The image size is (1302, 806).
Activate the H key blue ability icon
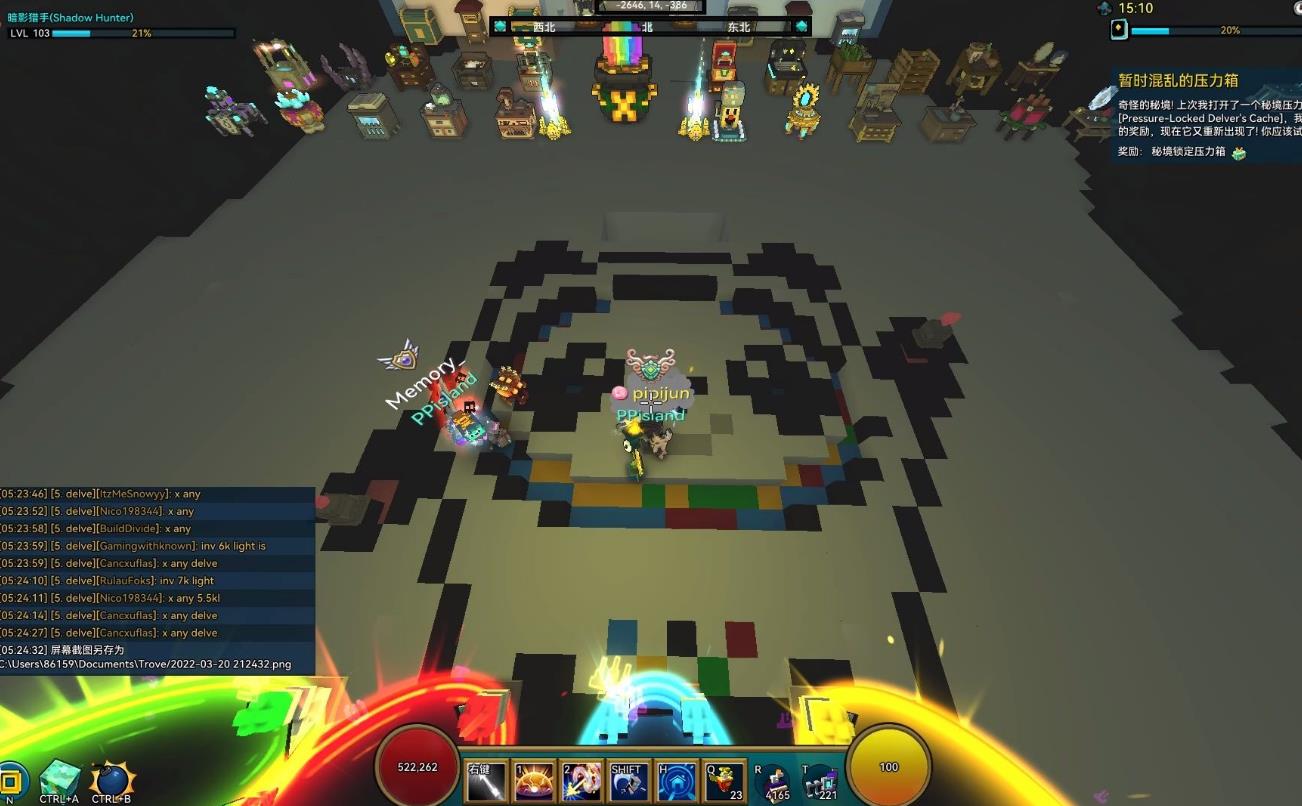pos(676,782)
